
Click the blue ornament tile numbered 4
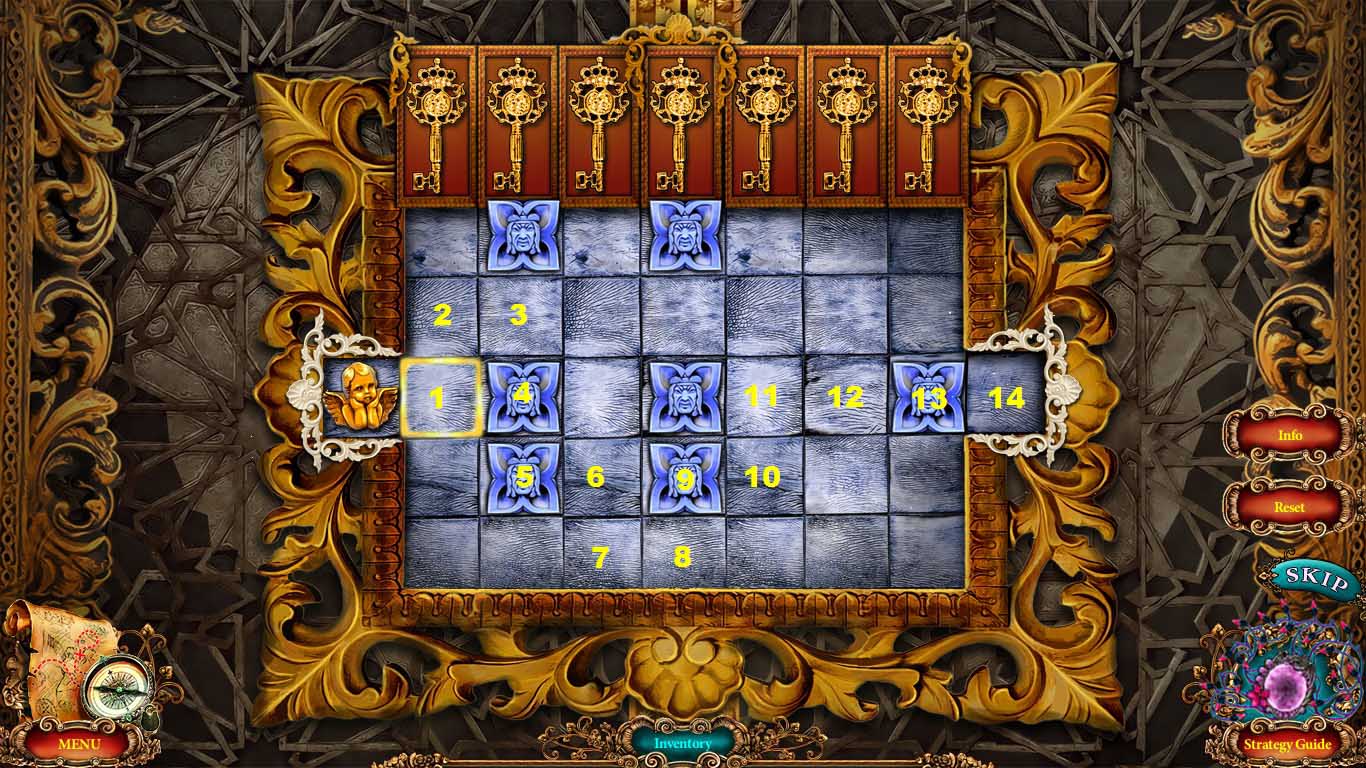point(521,395)
